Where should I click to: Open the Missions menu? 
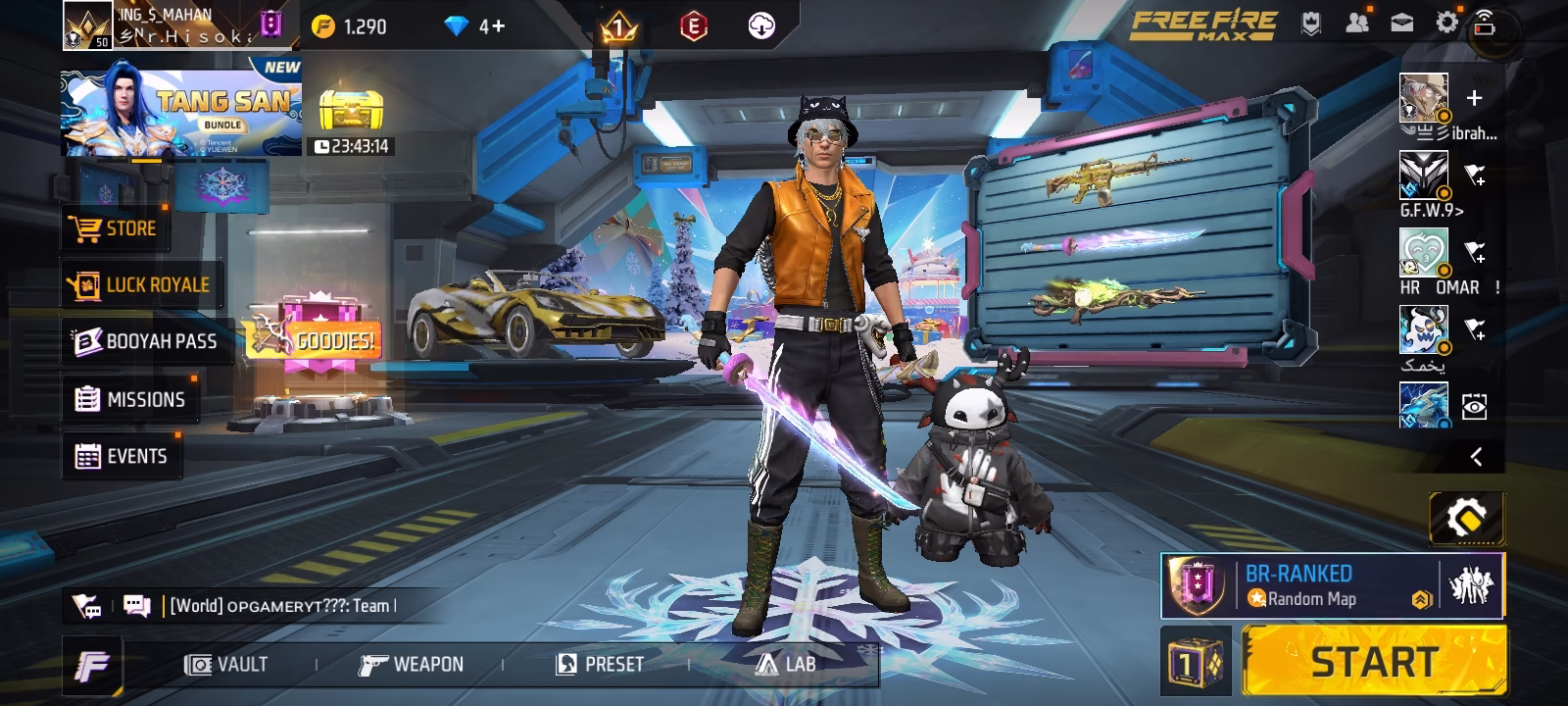click(130, 399)
